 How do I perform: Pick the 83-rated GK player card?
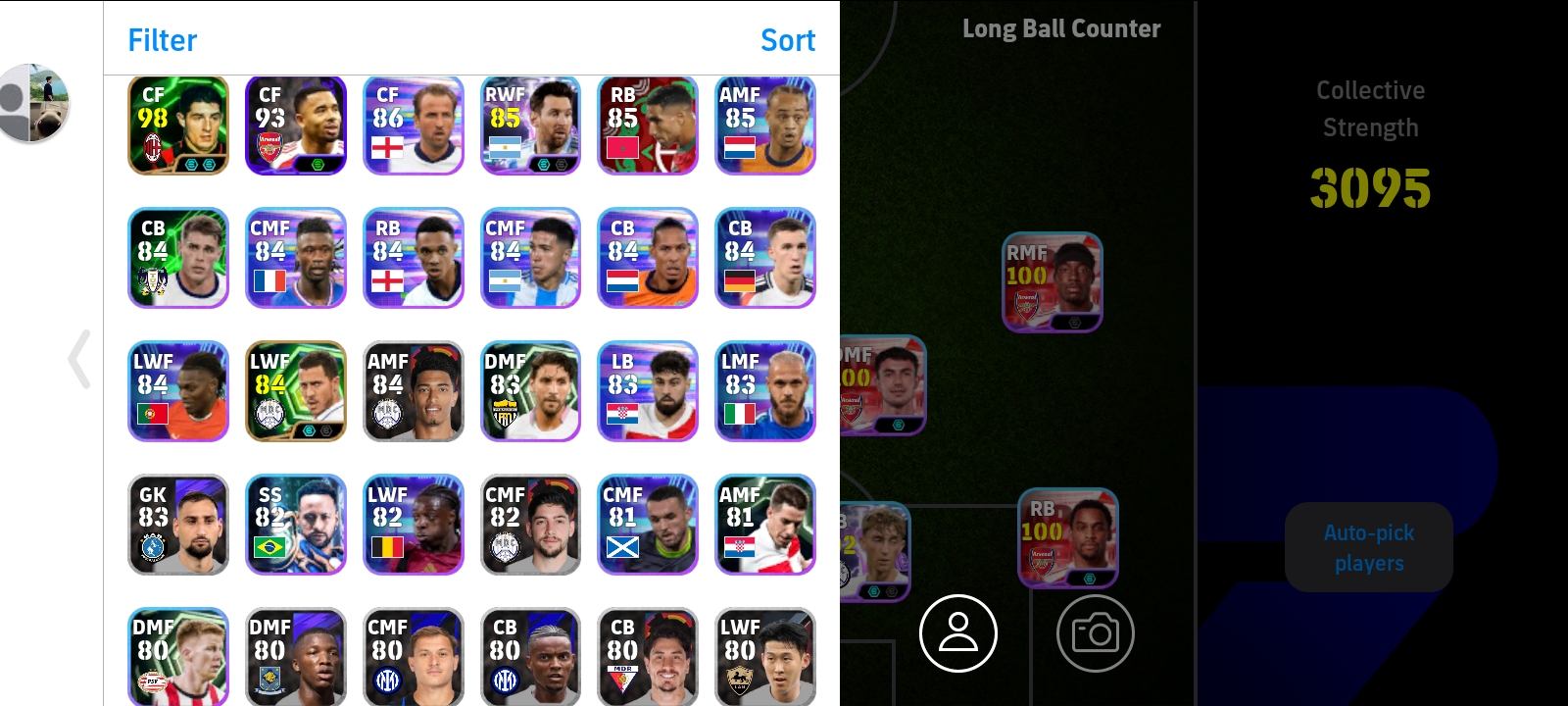point(178,525)
